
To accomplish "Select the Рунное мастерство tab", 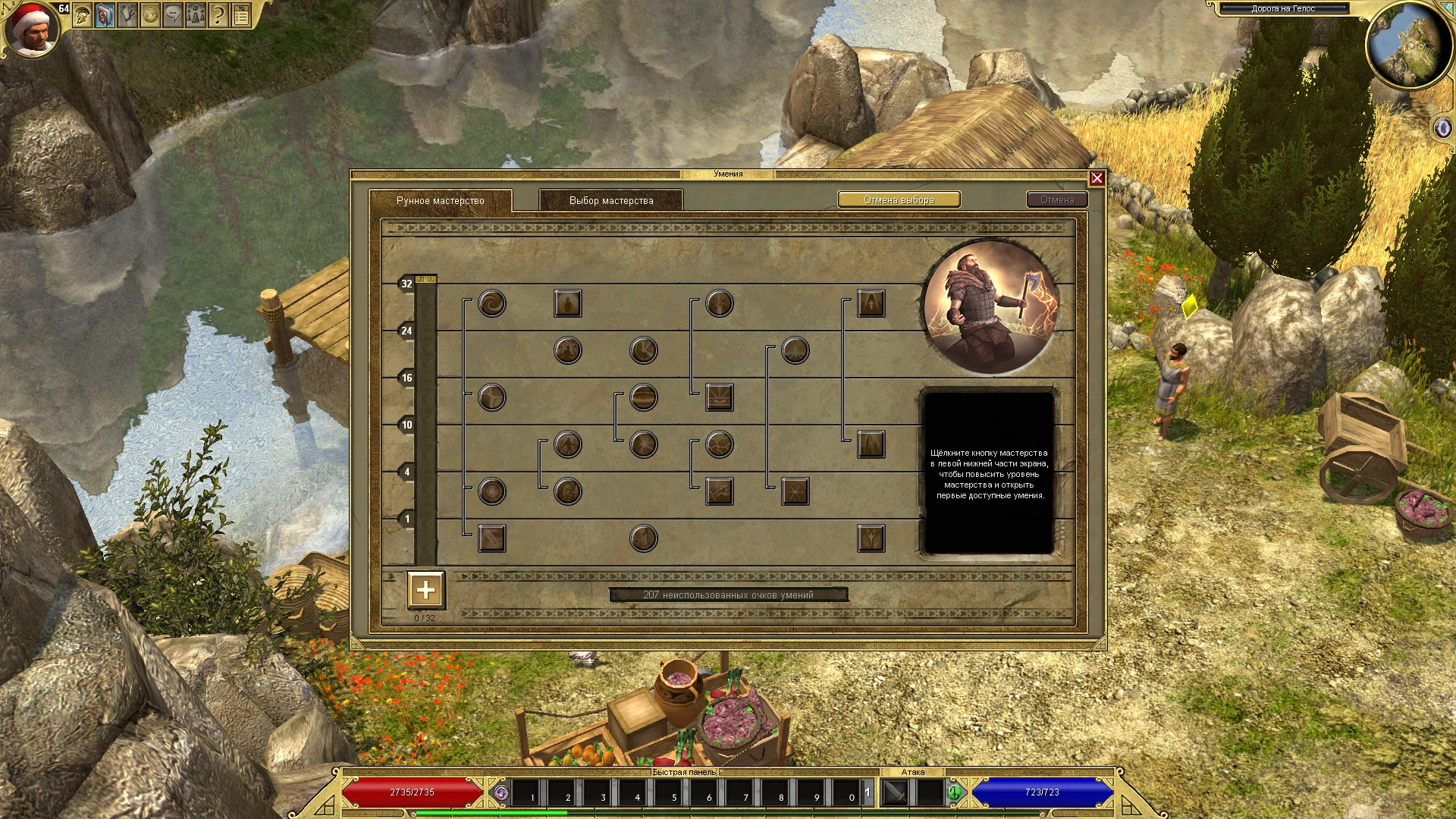I will coord(440,202).
